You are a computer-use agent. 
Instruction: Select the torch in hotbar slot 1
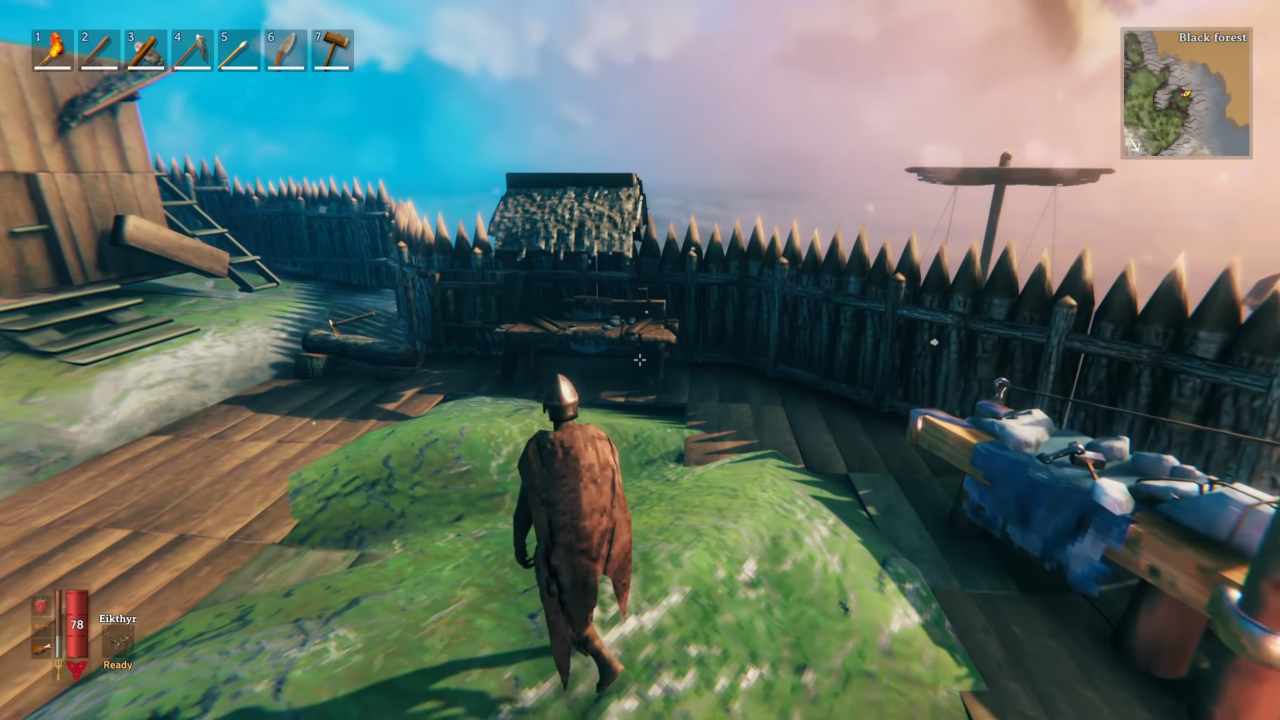point(52,48)
